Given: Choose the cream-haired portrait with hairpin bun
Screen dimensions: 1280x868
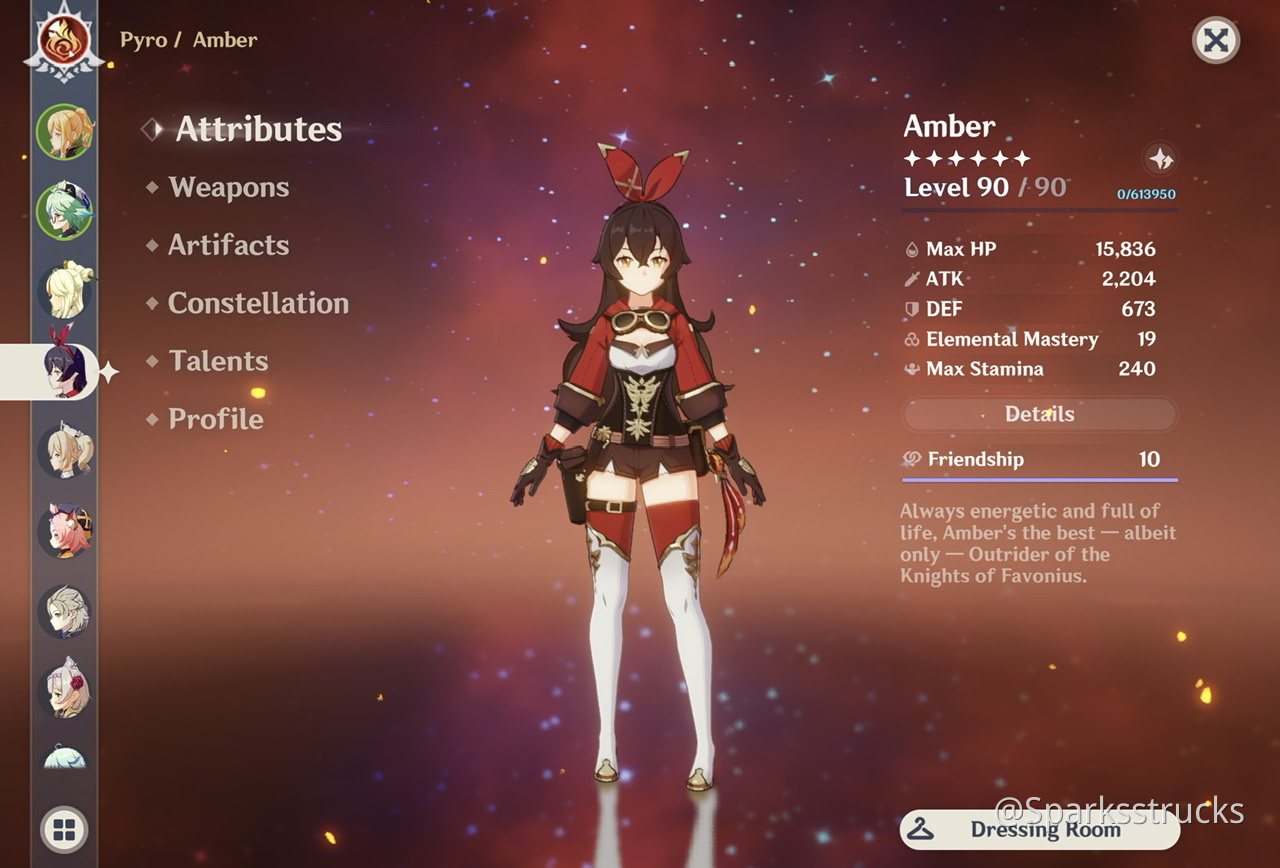Looking at the screenshot, I should coord(65,291).
